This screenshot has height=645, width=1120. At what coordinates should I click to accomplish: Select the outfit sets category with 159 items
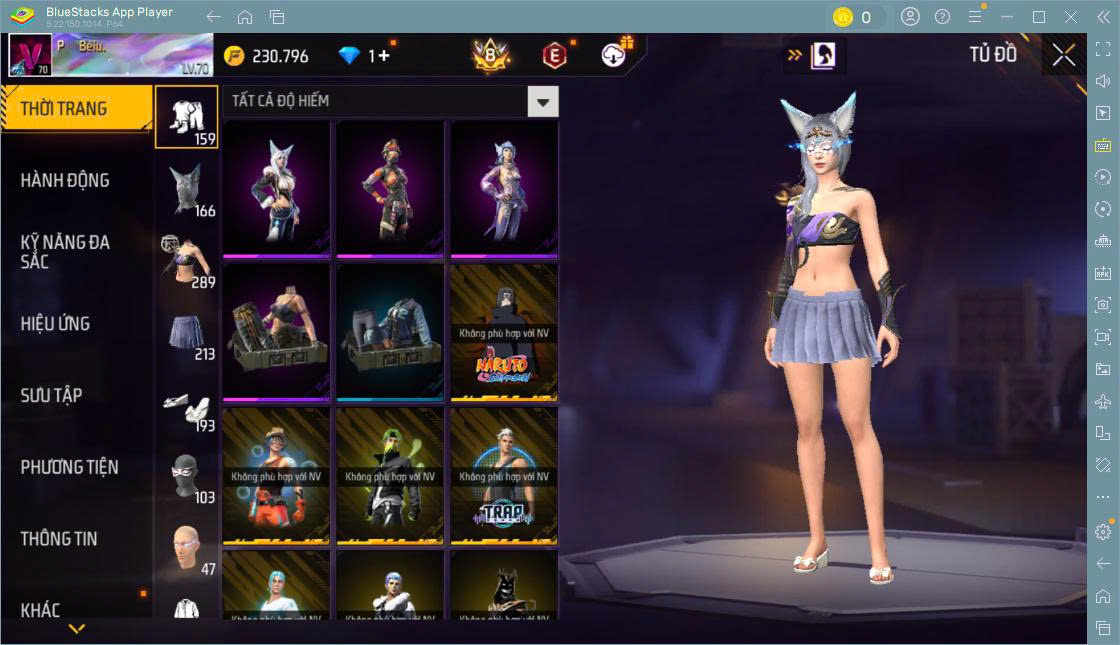tap(187, 117)
